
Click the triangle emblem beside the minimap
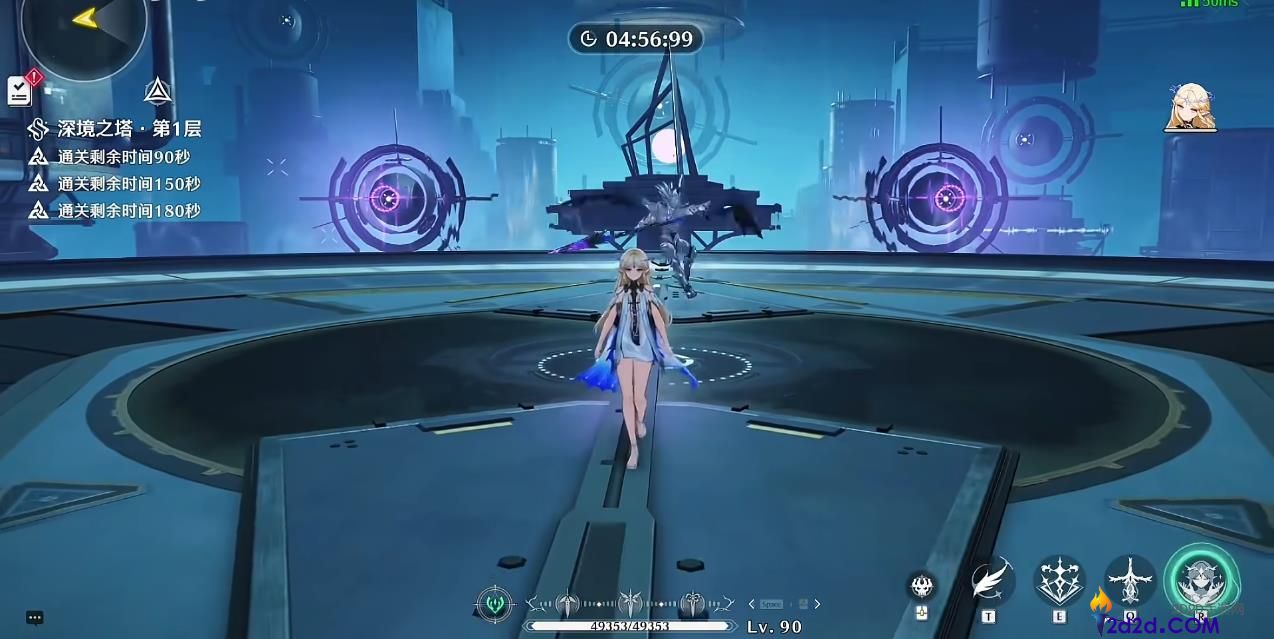coord(156,91)
